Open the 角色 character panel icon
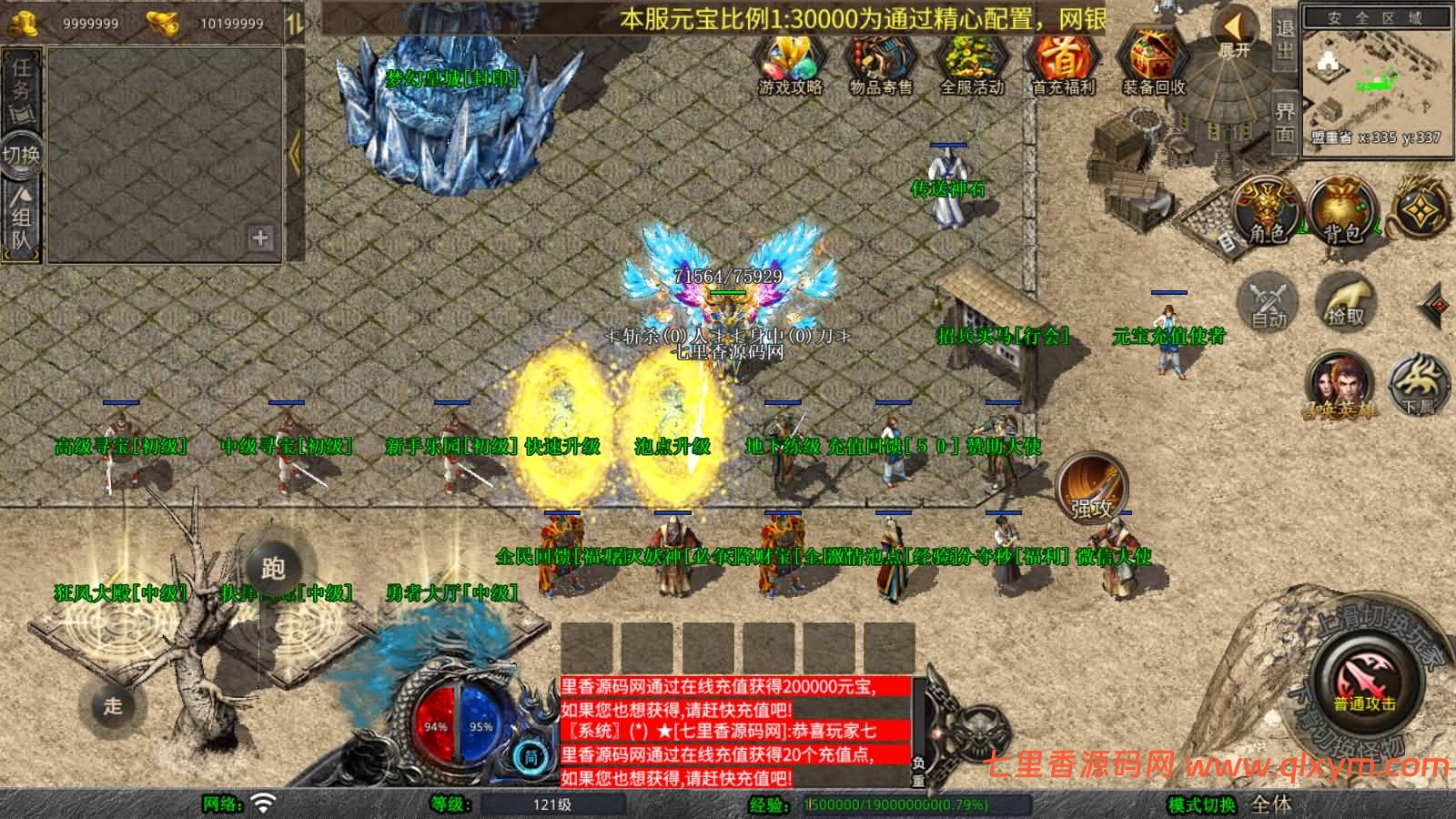 (1265, 212)
